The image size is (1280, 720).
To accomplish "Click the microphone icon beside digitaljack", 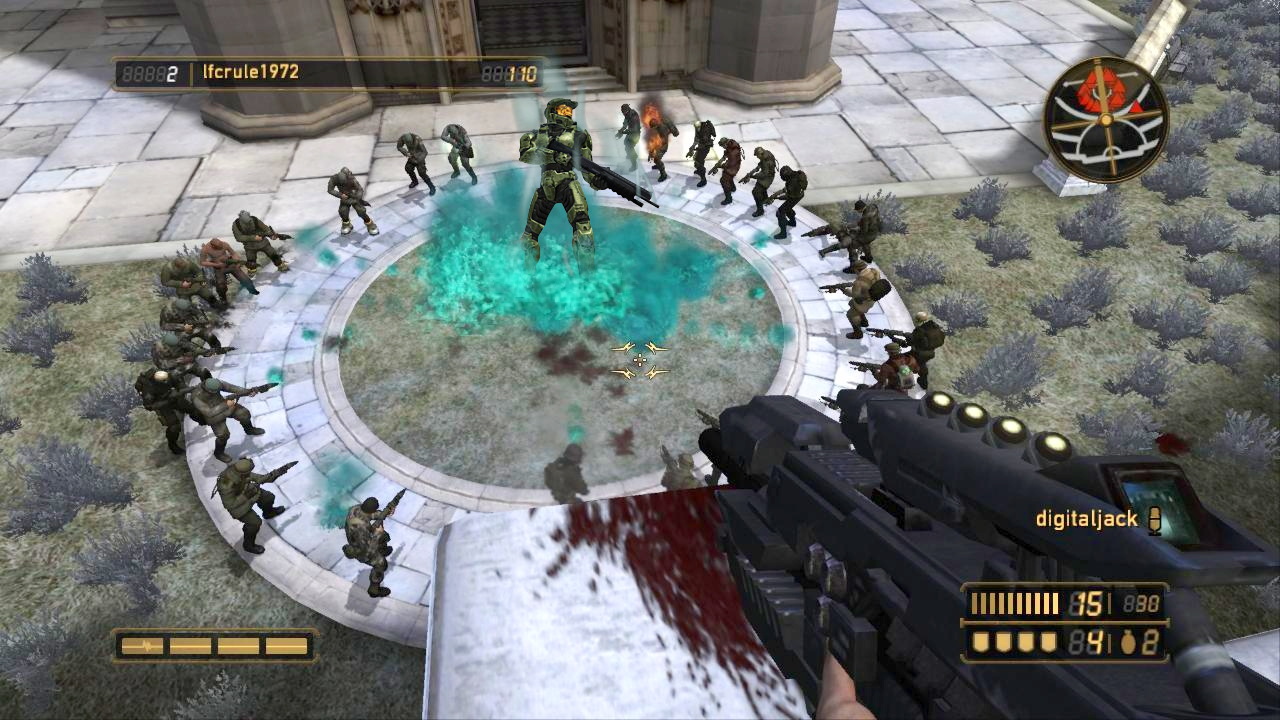I will click(1155, 520).
